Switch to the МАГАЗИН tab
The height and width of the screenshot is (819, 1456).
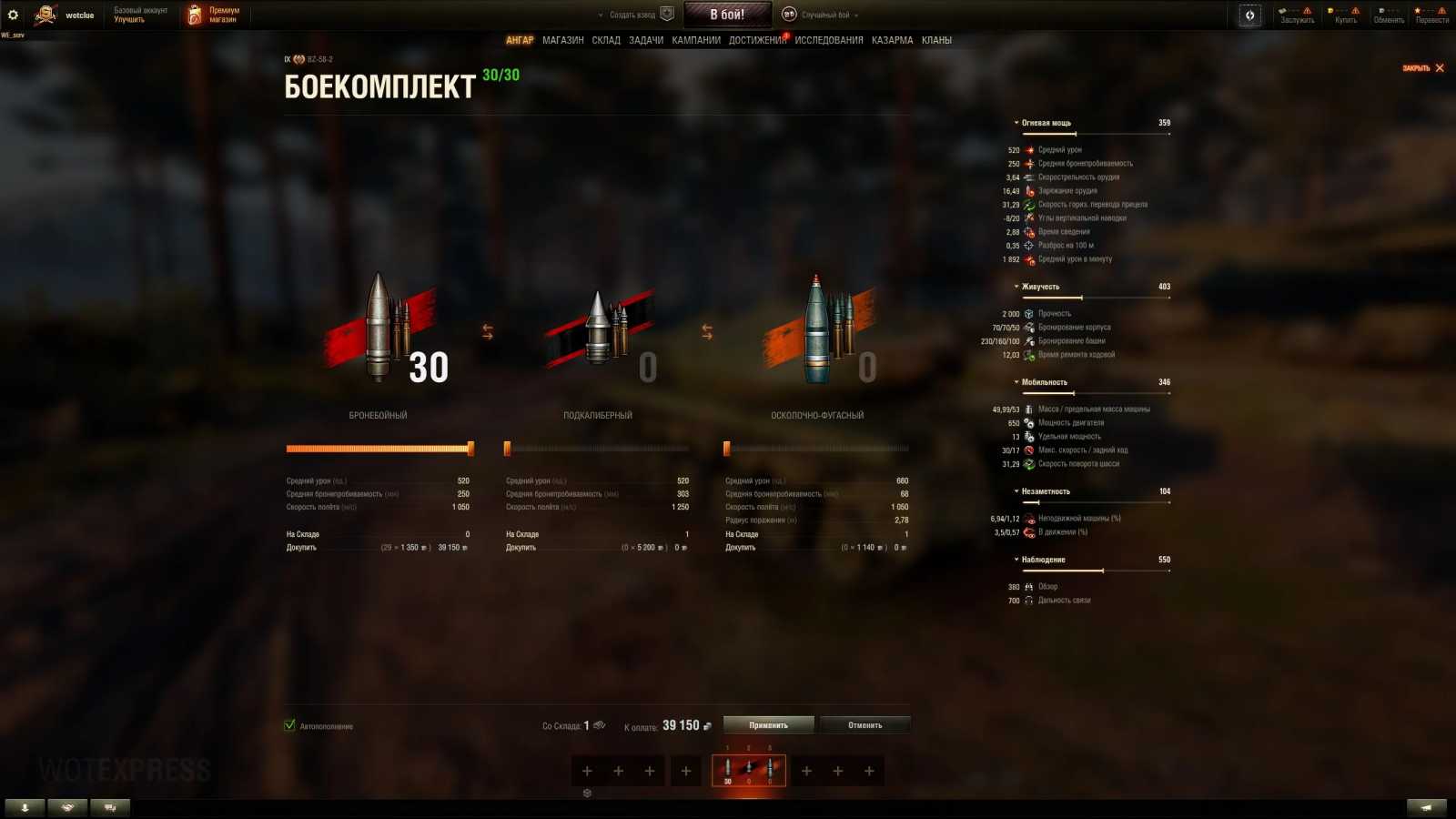click(x=563, y=40)
